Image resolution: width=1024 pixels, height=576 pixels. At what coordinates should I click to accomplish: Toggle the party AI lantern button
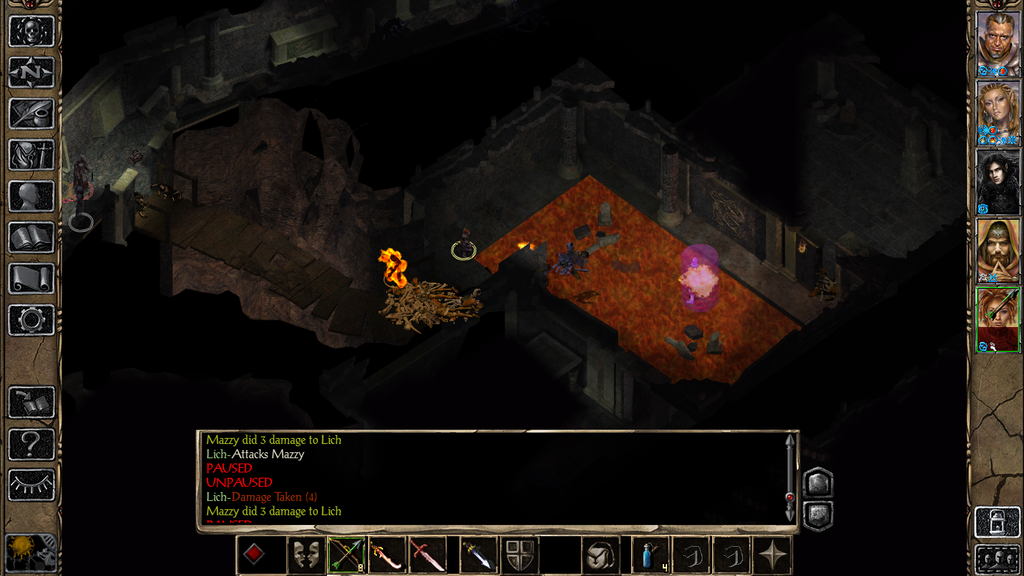point(31,552)
